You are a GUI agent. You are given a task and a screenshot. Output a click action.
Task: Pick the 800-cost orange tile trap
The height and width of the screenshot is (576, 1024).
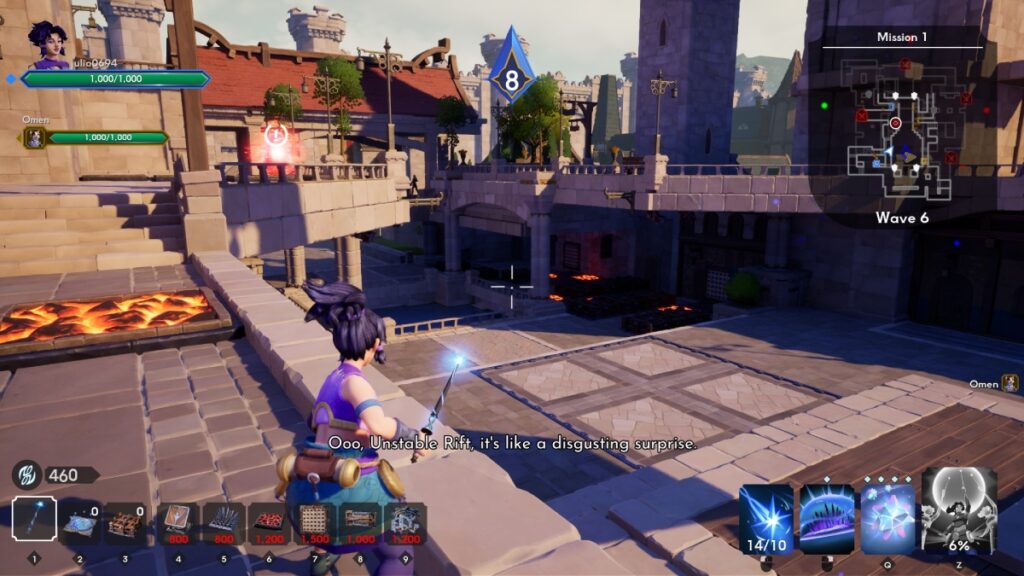(176, 523)
